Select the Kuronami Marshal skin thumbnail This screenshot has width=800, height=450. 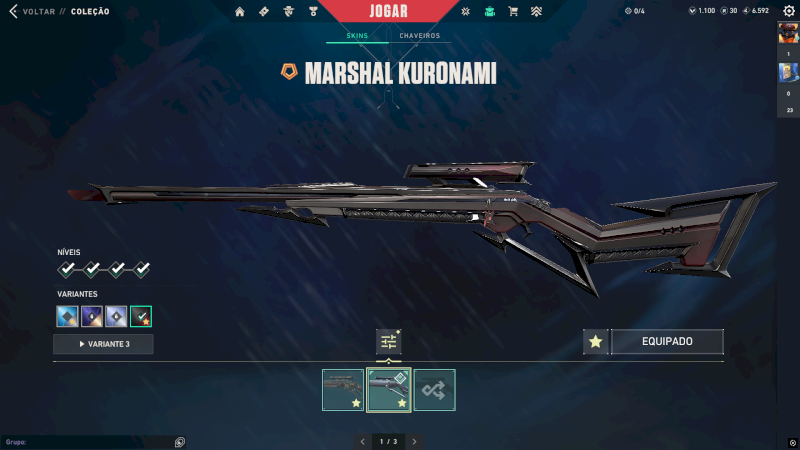coord(389,390)
